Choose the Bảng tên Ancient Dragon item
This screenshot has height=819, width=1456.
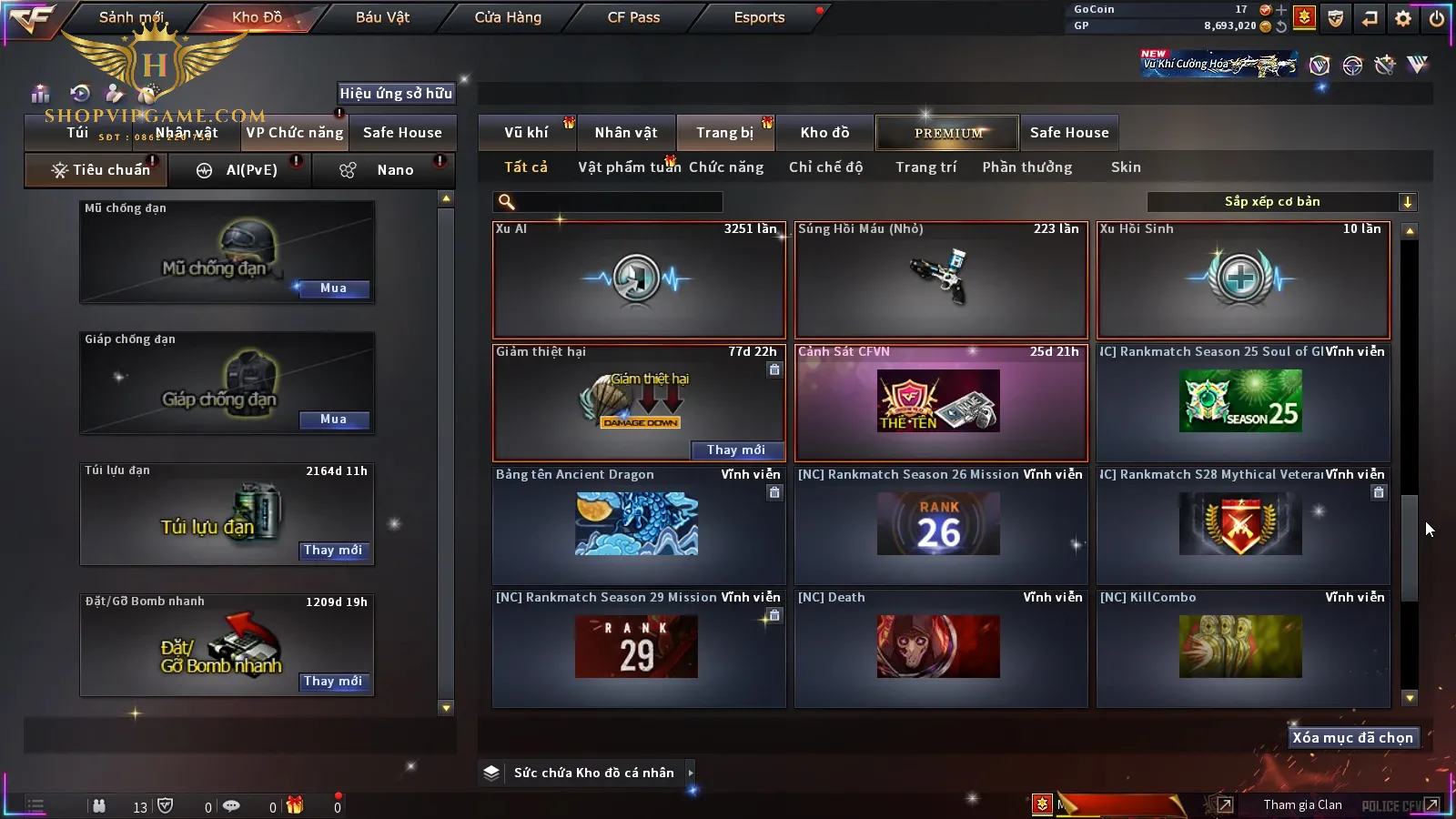[638, 526]
